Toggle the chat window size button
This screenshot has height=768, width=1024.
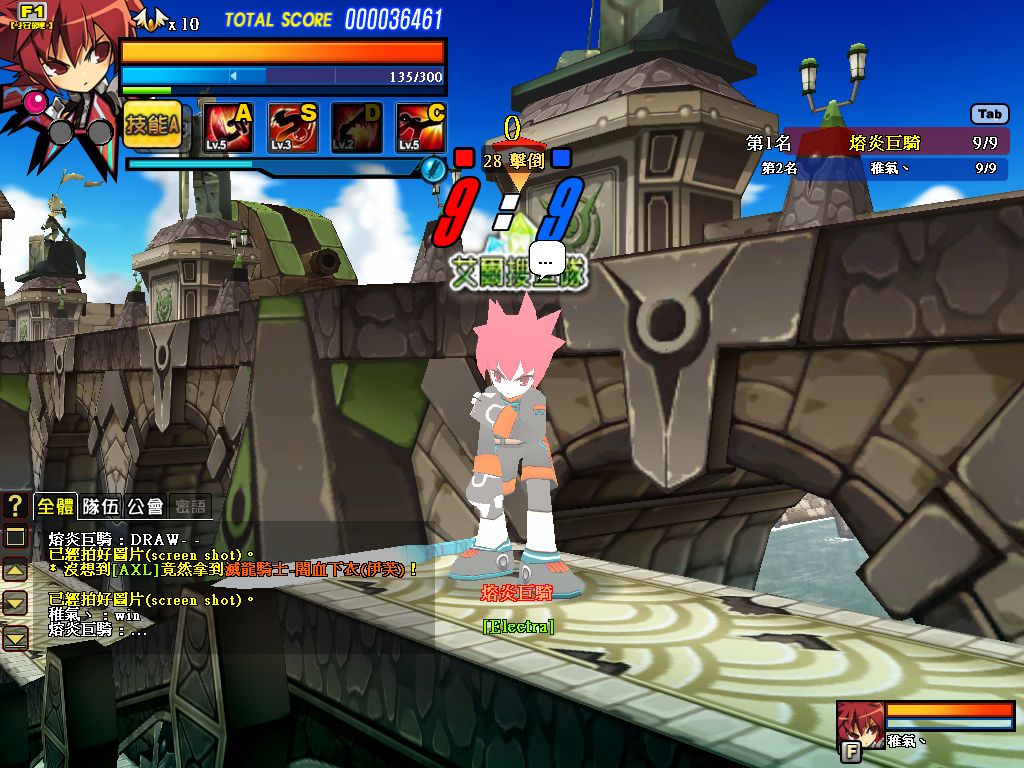pyautogui.click(x=15, y=537)
